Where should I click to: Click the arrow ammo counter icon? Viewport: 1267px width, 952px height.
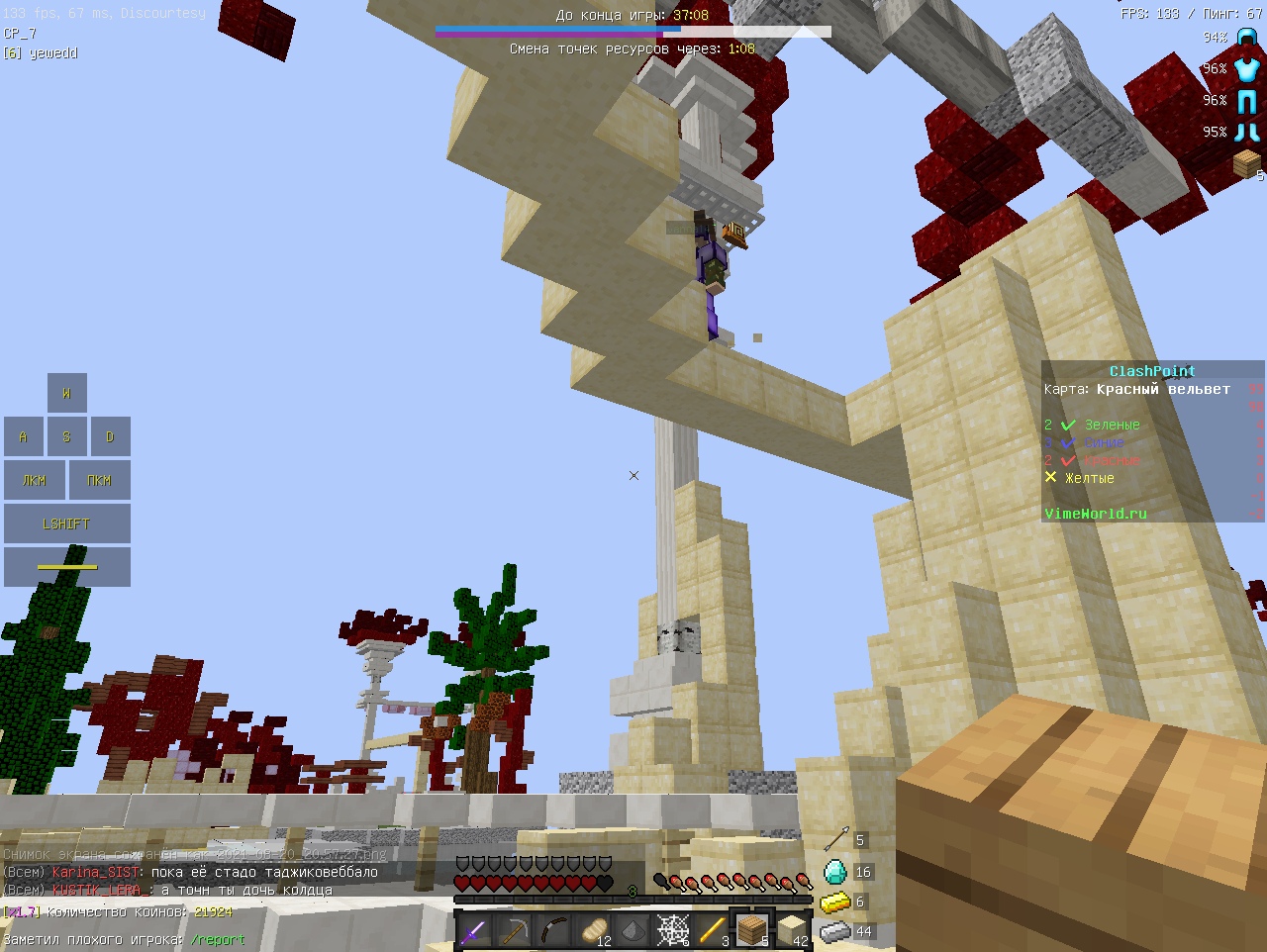835,840
